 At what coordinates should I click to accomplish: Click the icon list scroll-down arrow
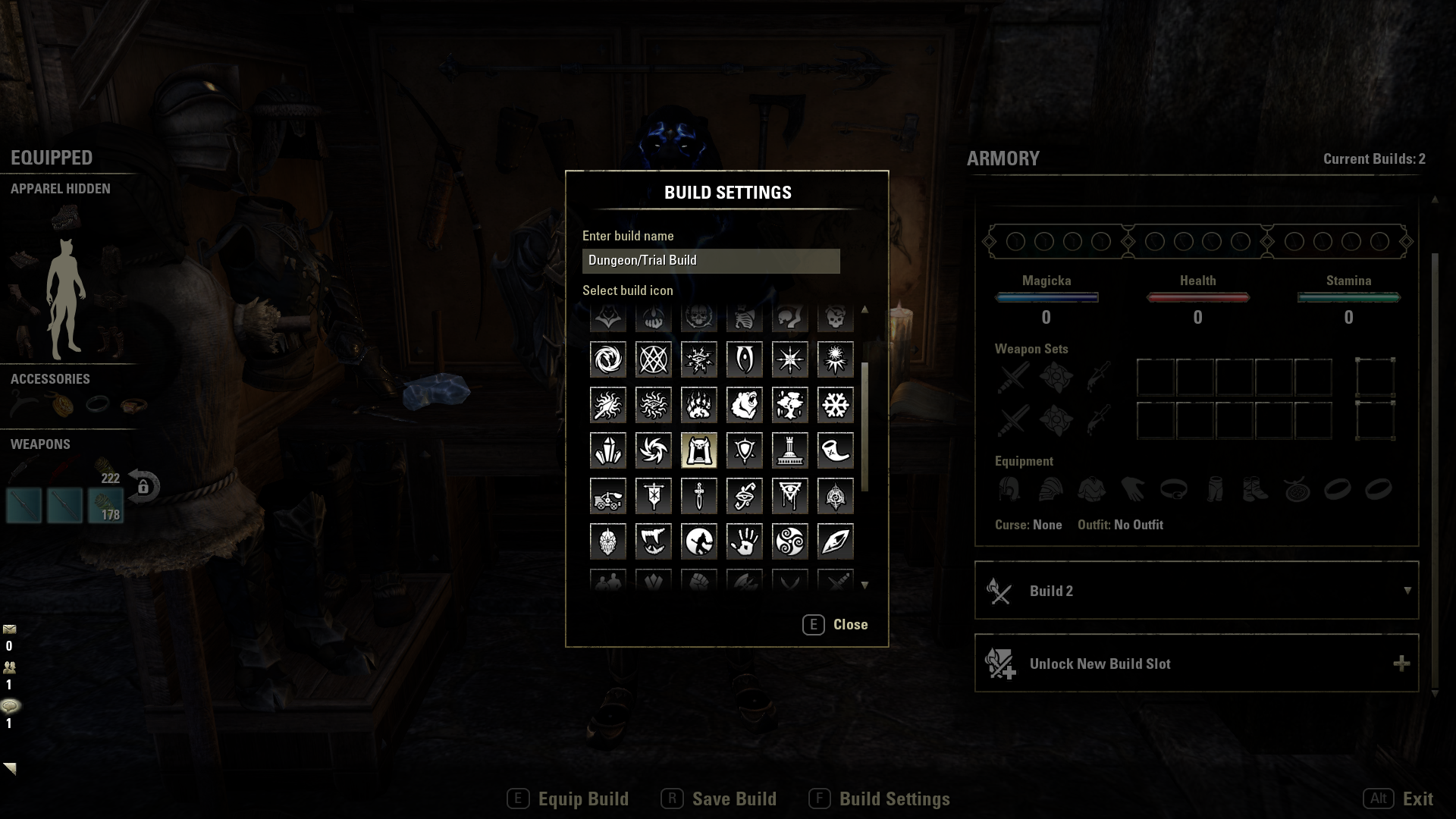pos(864,585)
